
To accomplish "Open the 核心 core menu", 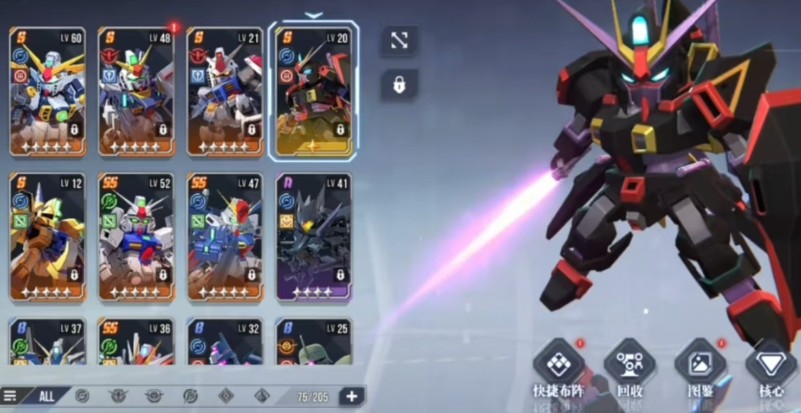I will tap(771, 367).
